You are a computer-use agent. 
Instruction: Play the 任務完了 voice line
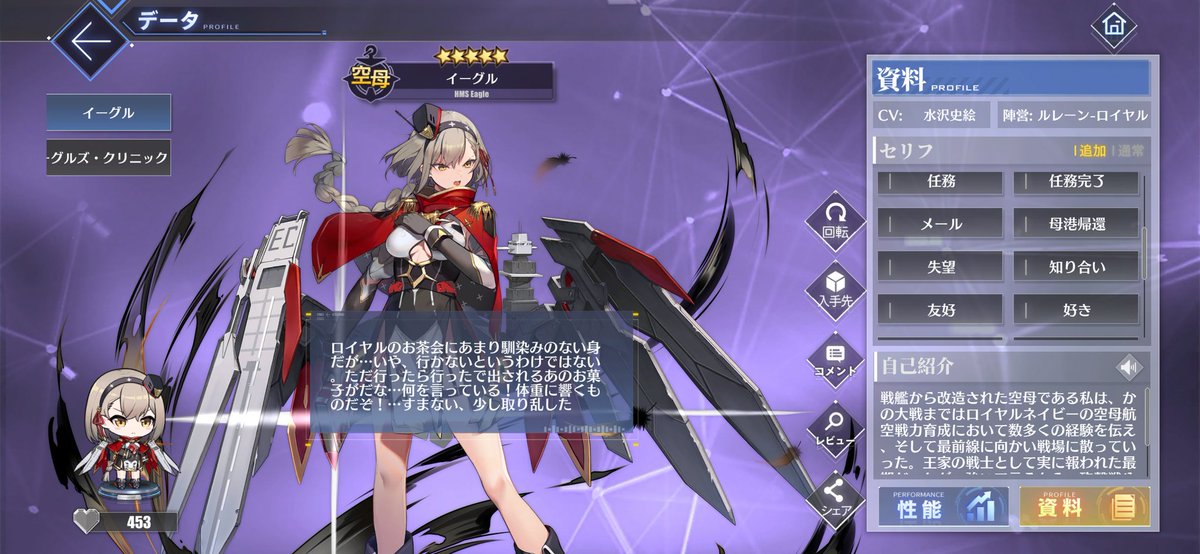coord(1076,183)
